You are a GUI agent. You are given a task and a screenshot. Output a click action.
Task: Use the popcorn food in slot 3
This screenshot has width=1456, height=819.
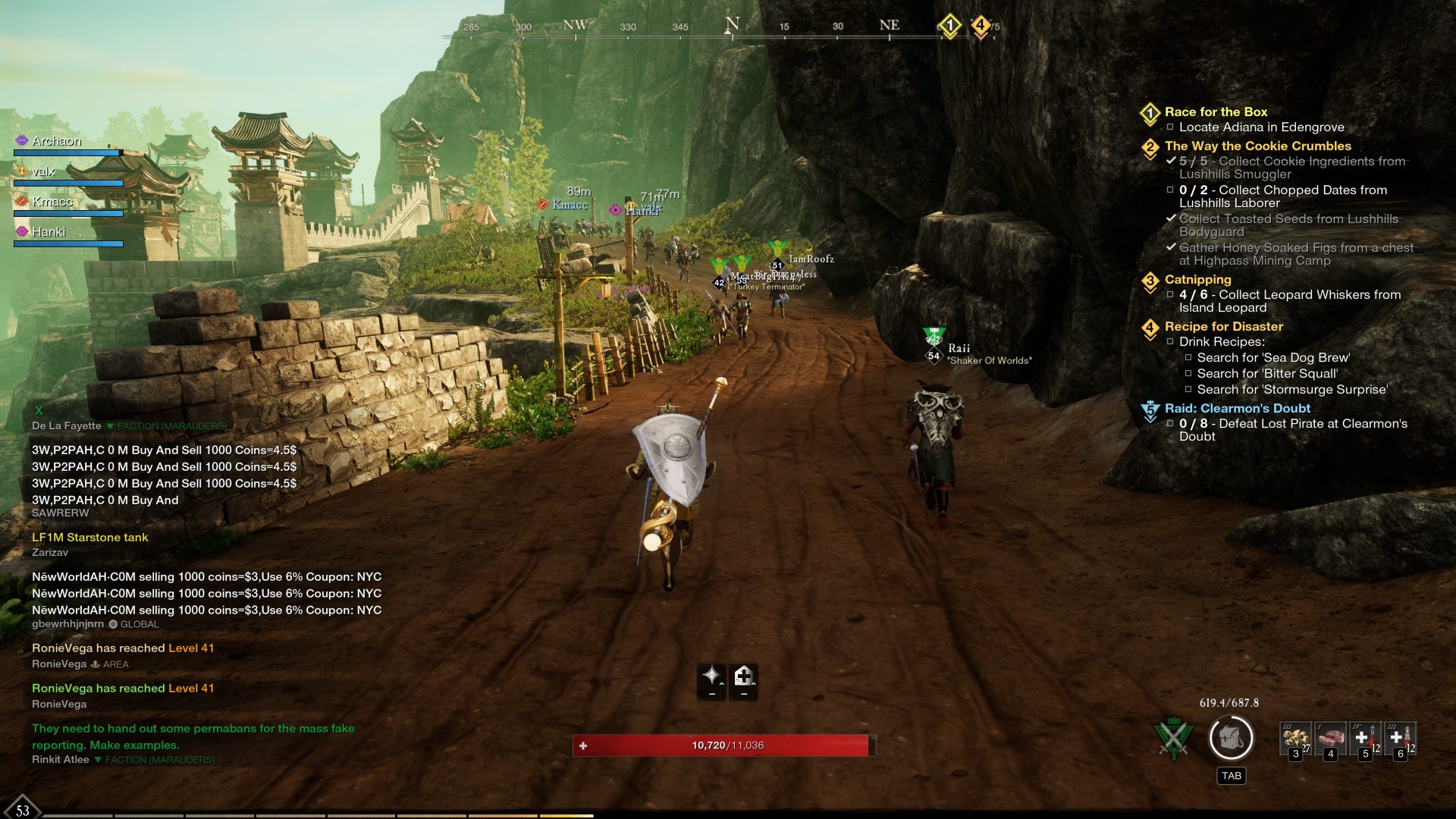[x=1295, y=739]
